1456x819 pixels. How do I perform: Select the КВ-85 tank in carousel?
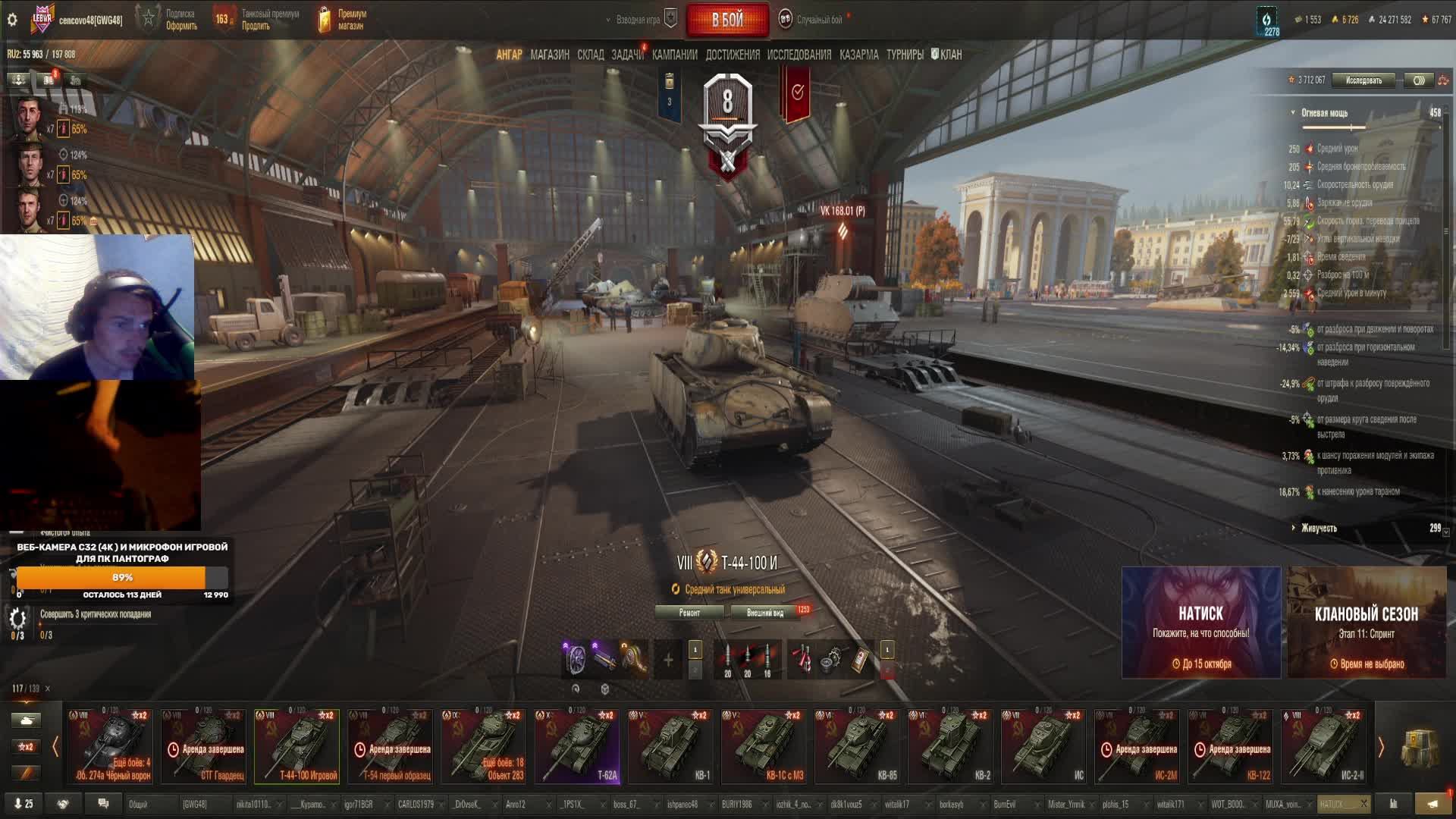coord(857,746)
